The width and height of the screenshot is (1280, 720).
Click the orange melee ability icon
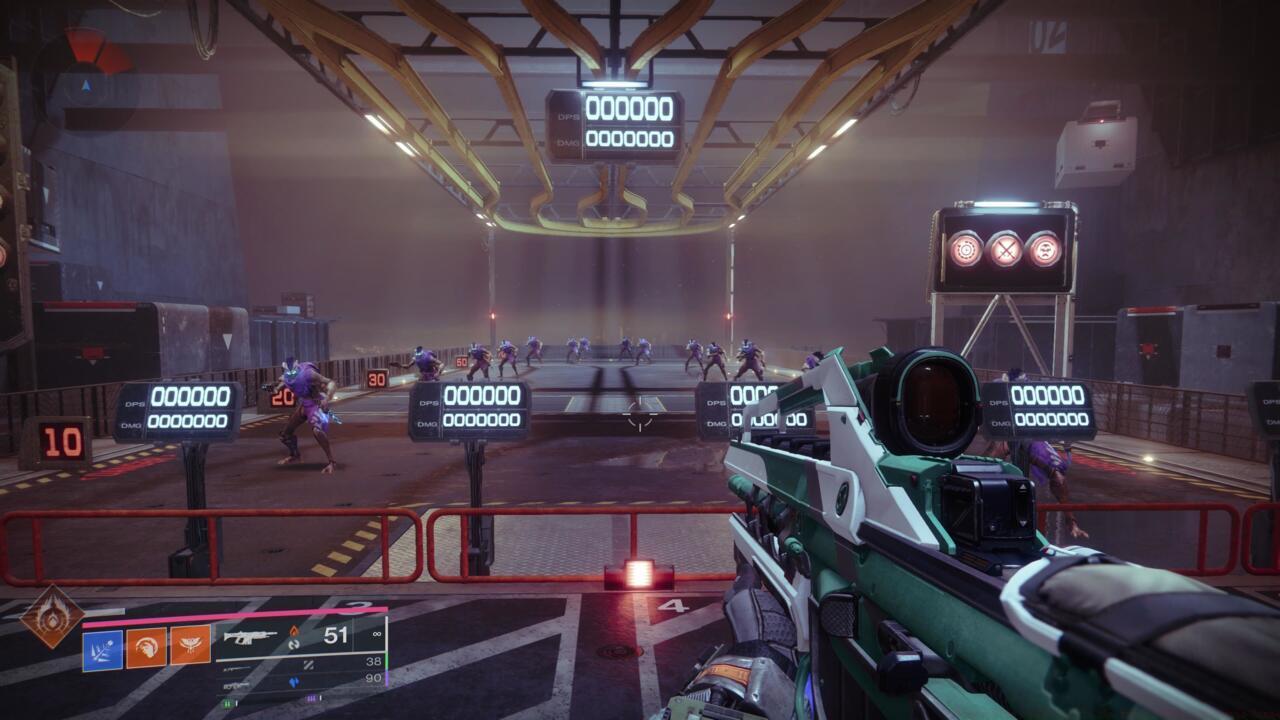[x=145, y=647]
